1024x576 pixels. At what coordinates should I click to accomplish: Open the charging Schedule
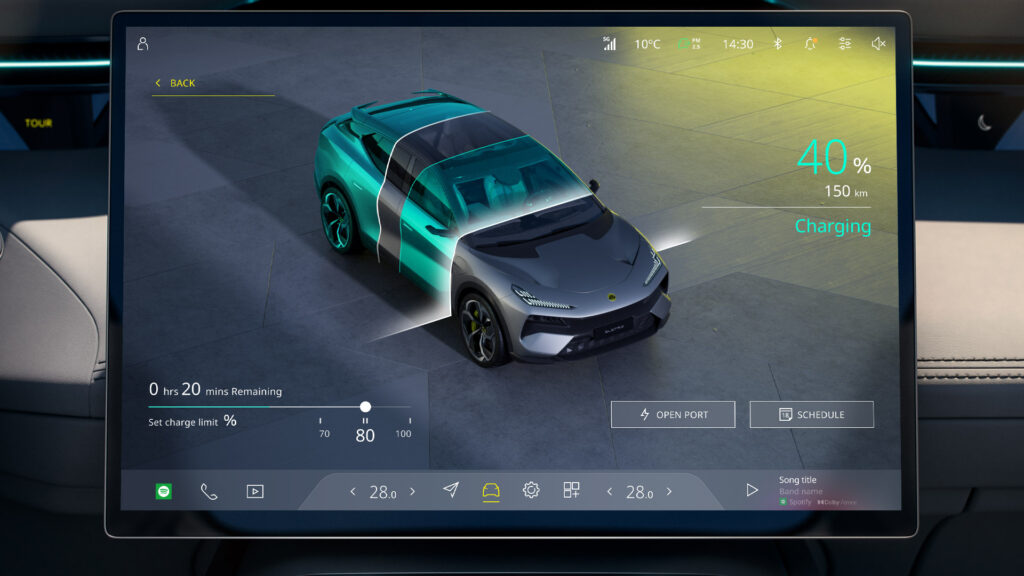pyautogui.click(x=811, y=414)
